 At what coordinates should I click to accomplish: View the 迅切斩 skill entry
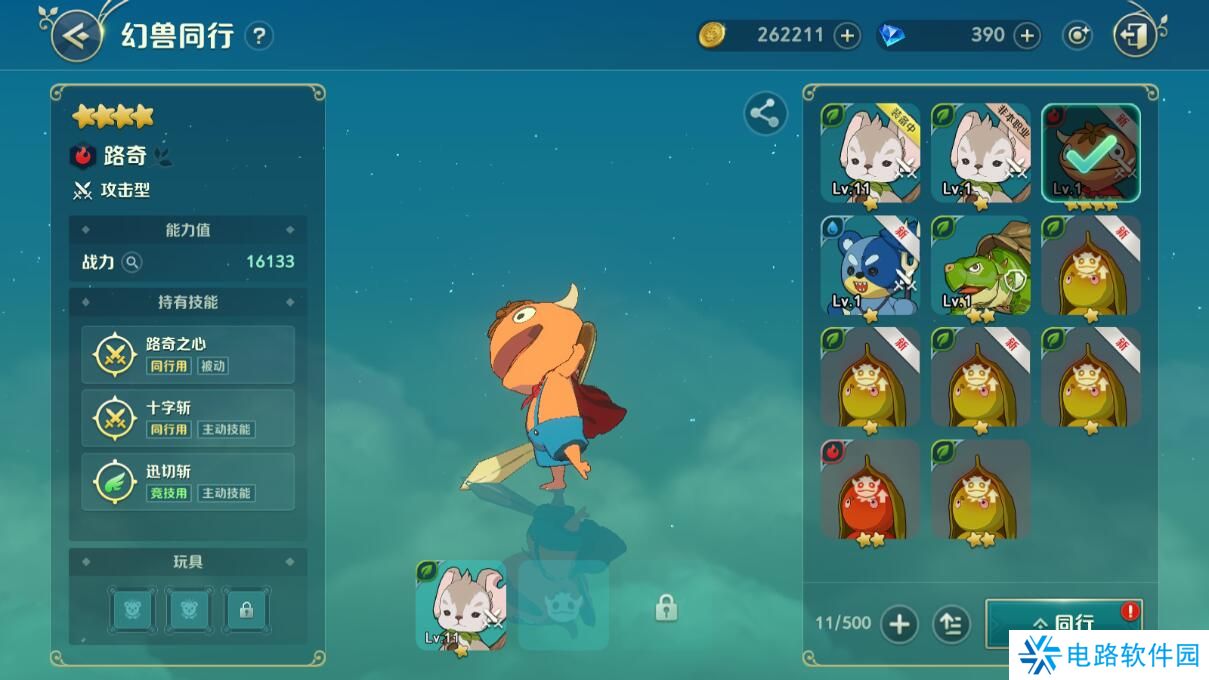tap(188, 482)
